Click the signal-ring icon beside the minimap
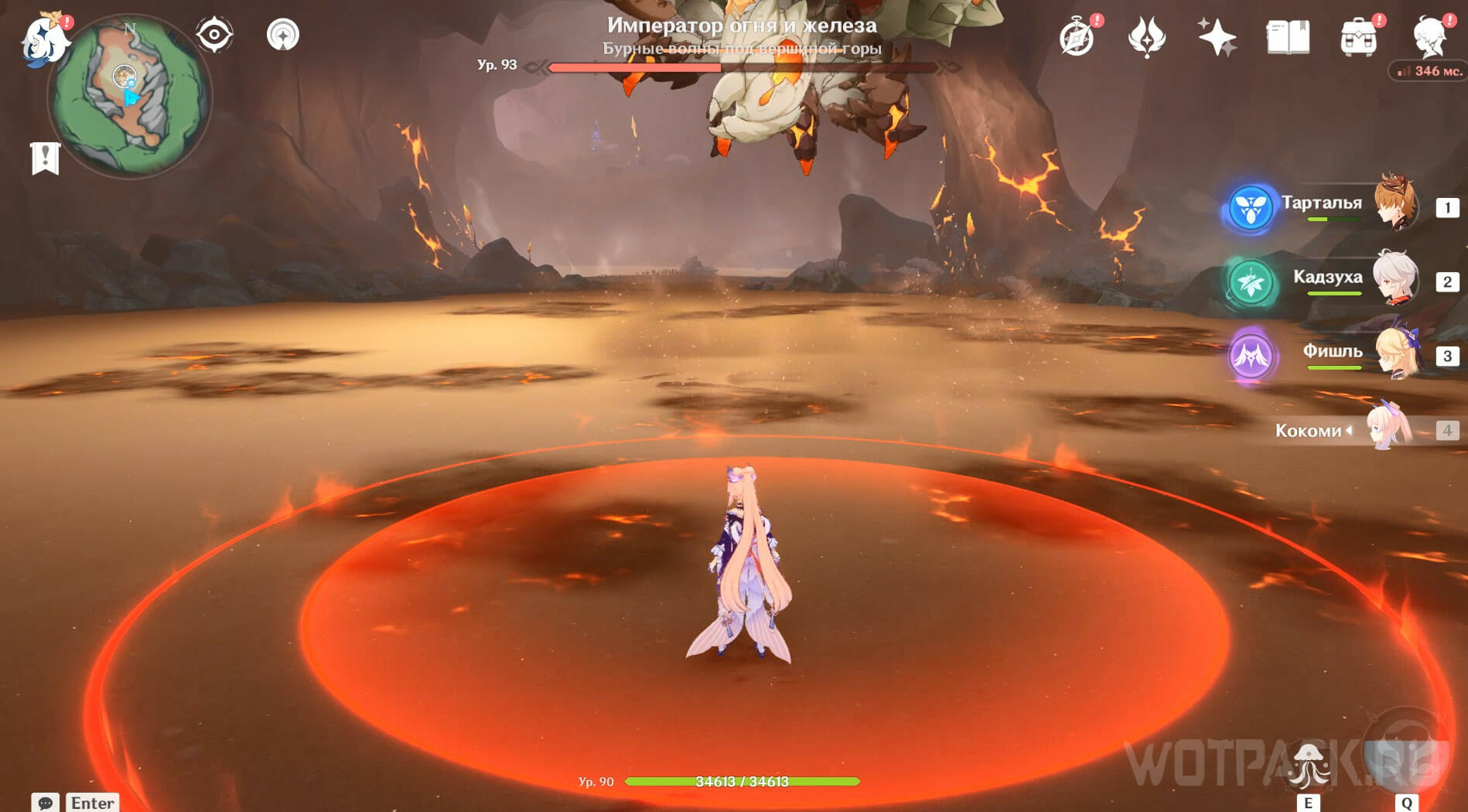The height and width of the screenshot is (812, 1468). (x=283, y=35)
